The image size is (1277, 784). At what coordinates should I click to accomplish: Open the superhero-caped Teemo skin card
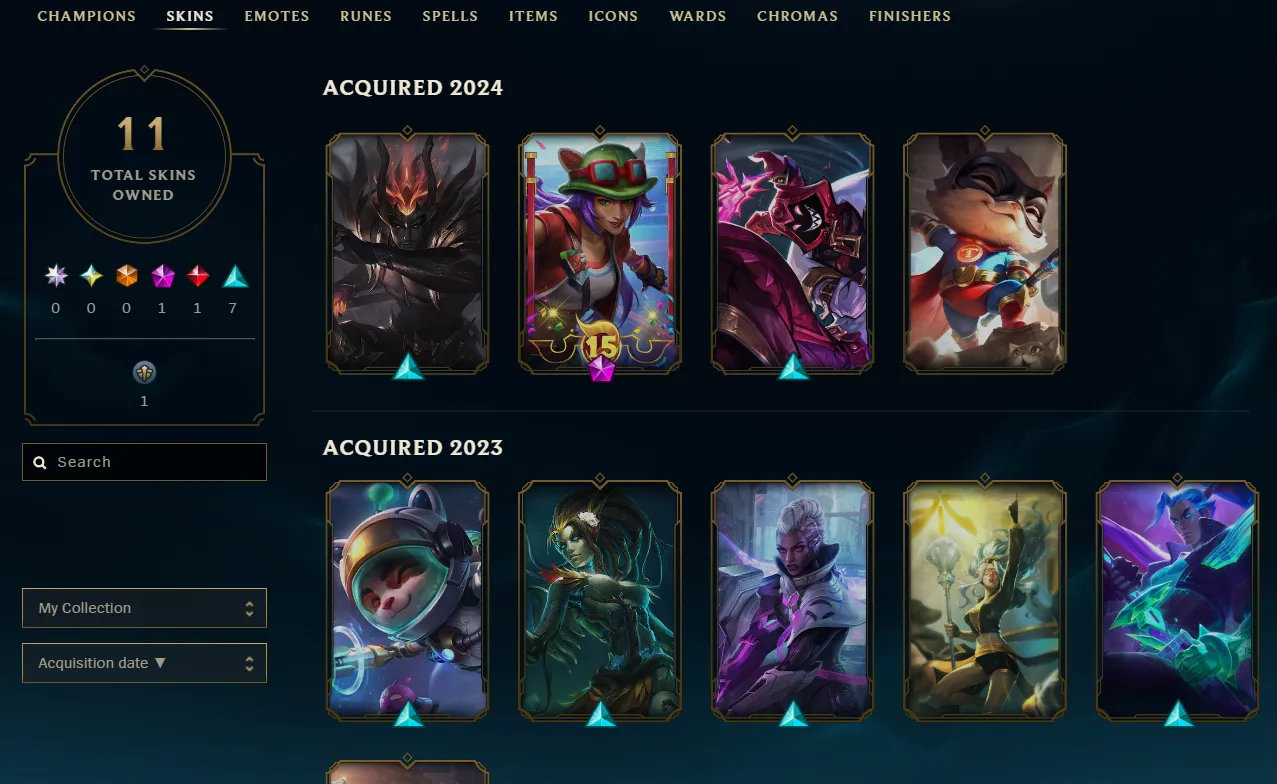click(x=985, y=250)
